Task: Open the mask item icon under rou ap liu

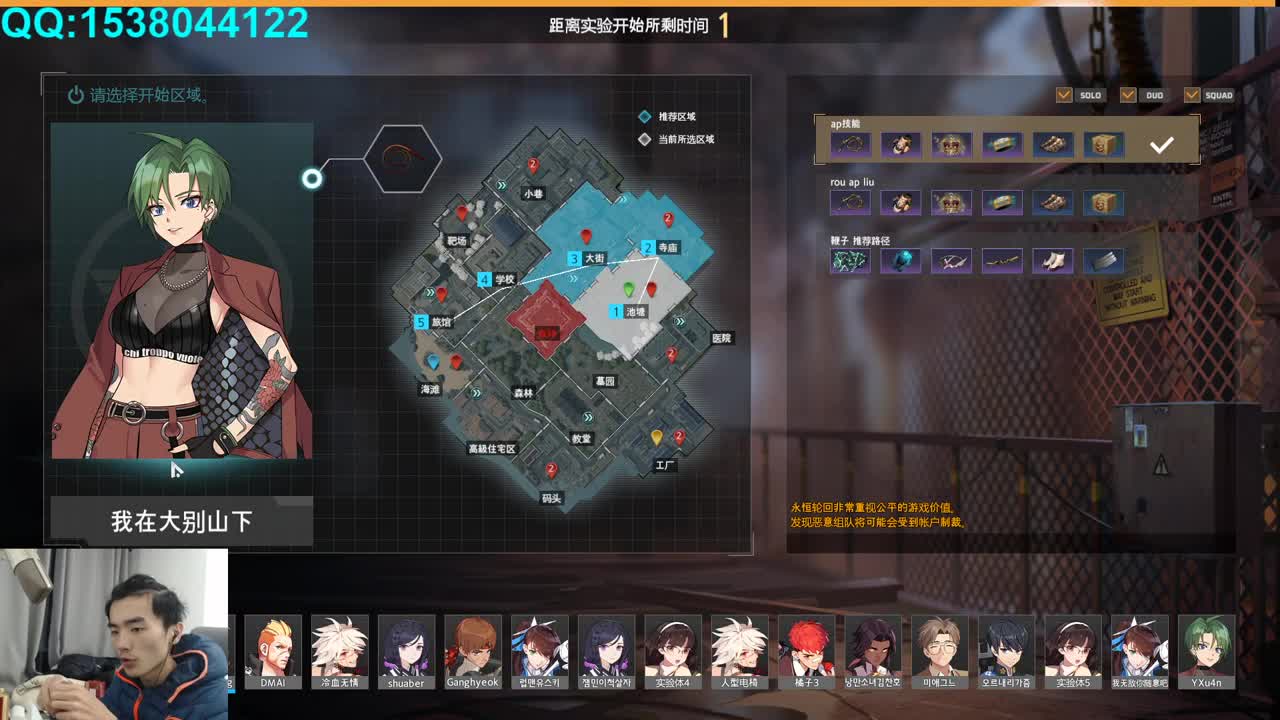Action: click(901, 202)
